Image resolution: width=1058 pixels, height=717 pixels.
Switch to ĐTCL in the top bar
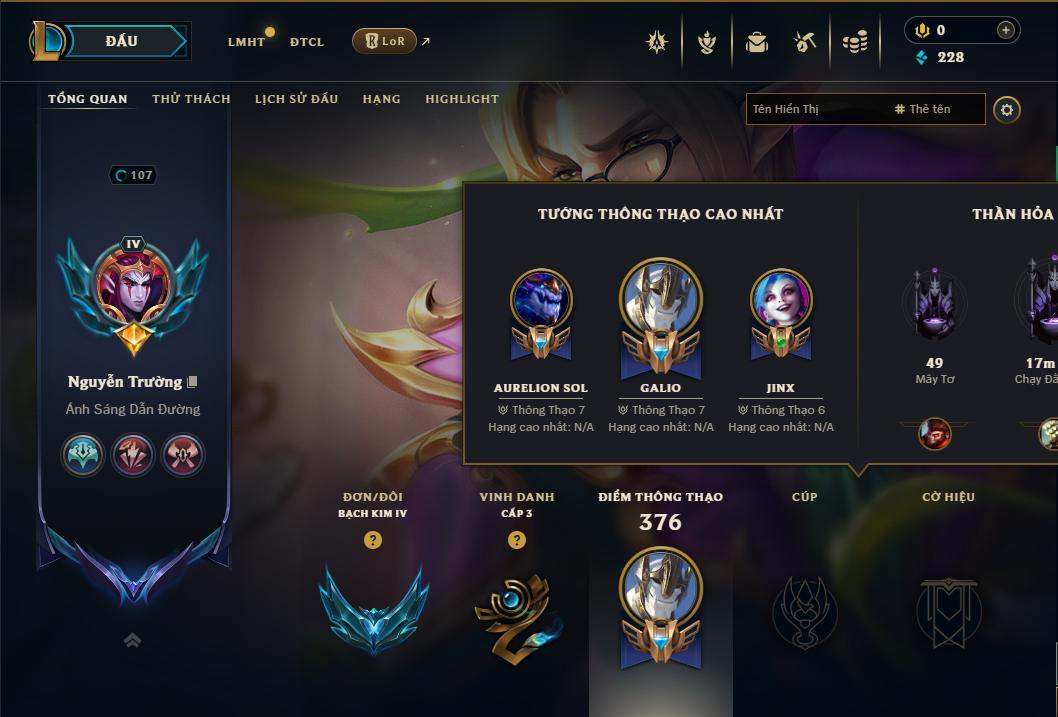(x=307, y=42)
